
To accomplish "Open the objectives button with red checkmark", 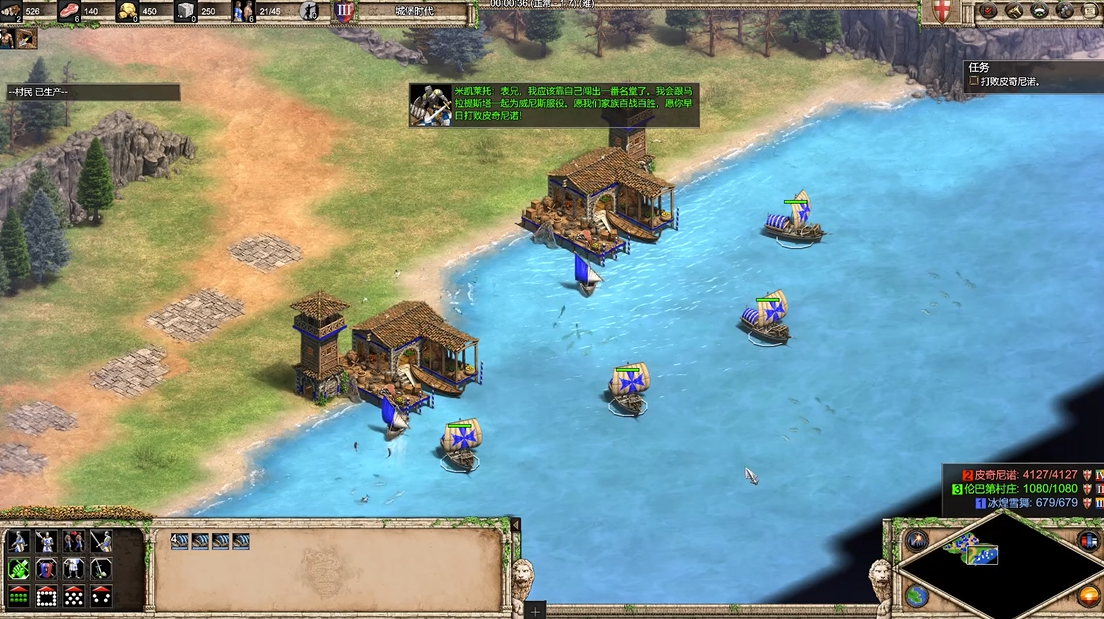I will [989, 12].
